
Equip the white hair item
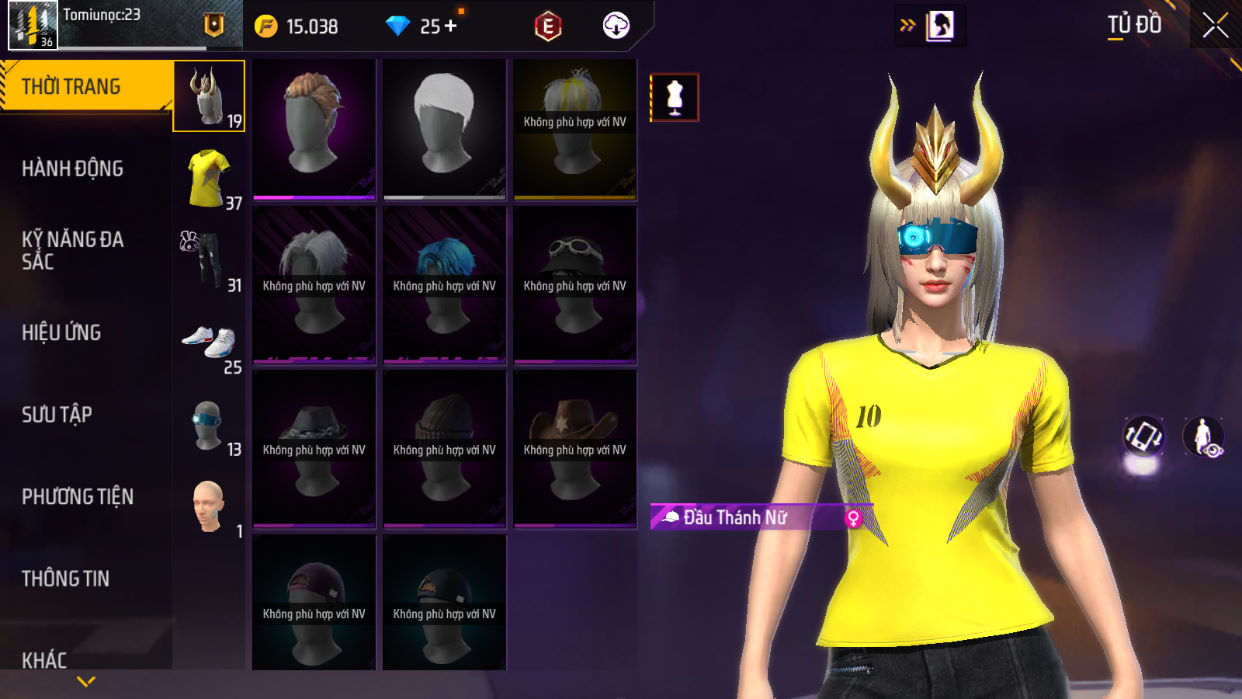[x=444, y=127]
